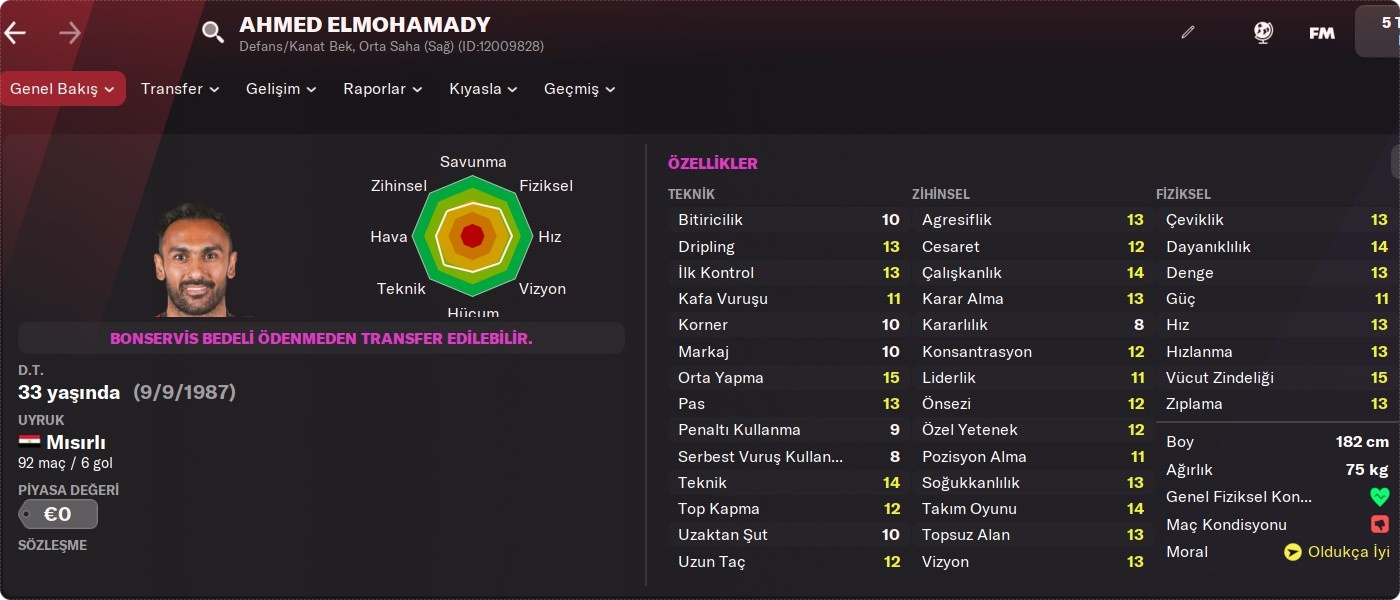Expand the Geçmiş history menu
1400x600 pixels.
coord(579,89)
